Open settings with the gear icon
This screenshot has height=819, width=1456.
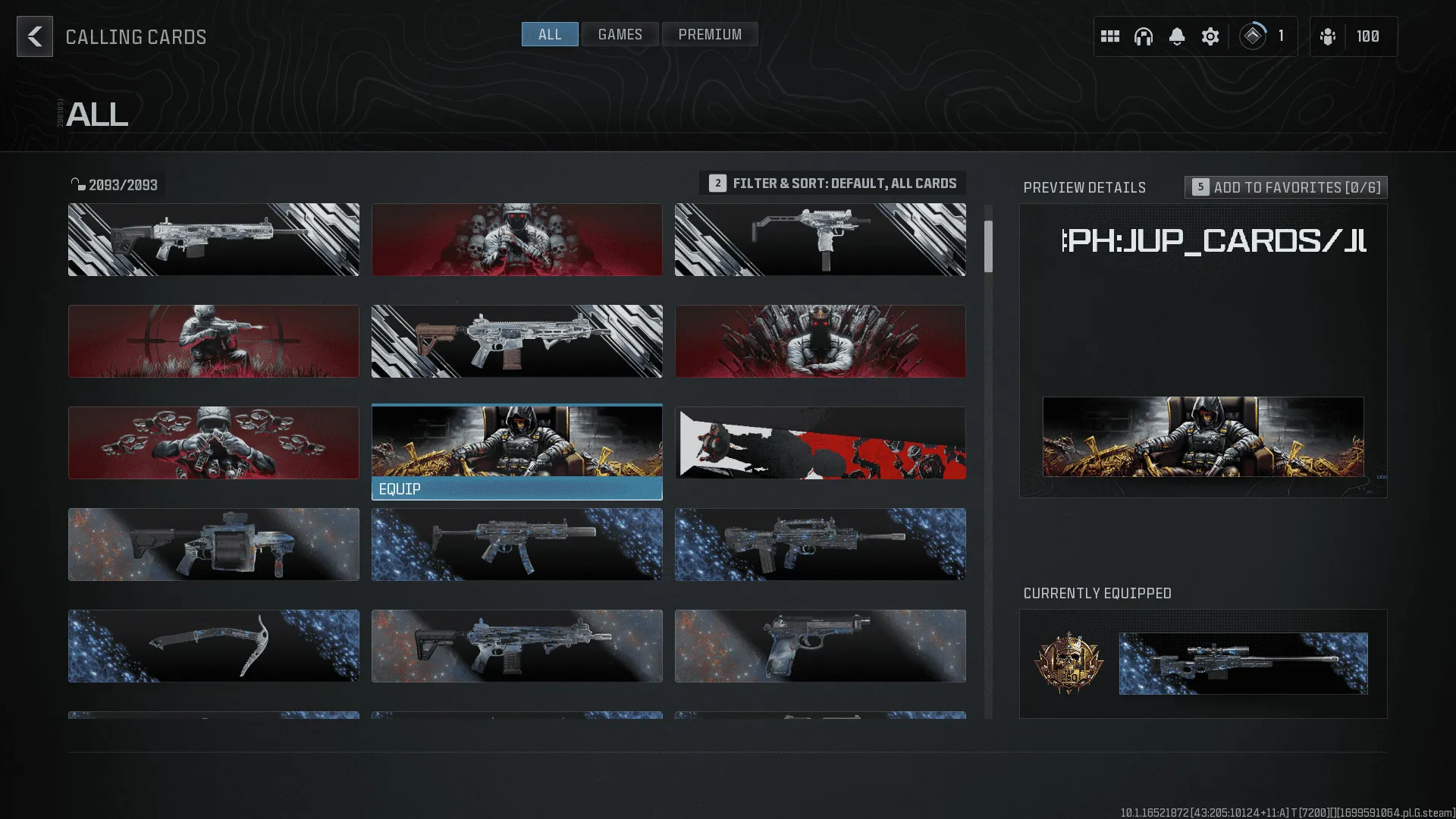click(x=1210, y=36)
